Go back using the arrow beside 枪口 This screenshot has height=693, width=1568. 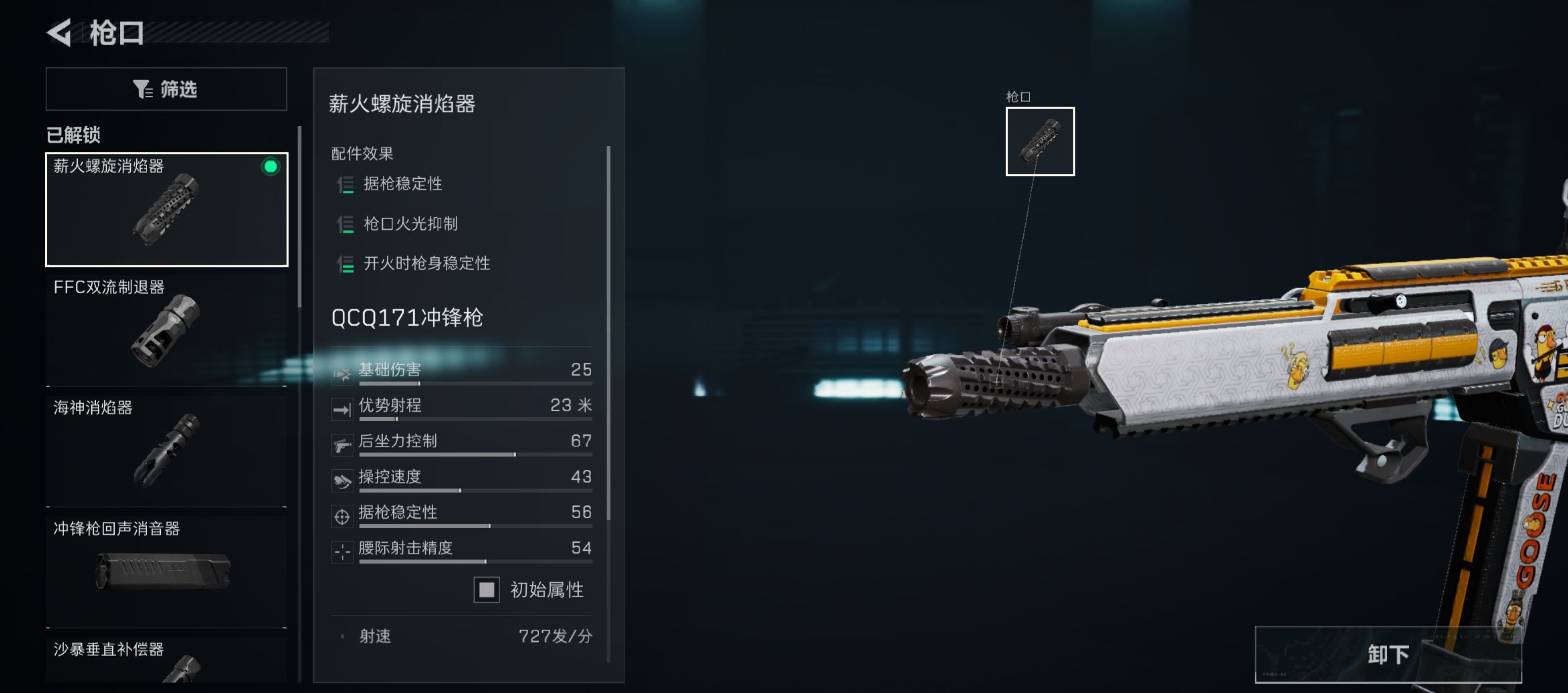click(60, 32)
